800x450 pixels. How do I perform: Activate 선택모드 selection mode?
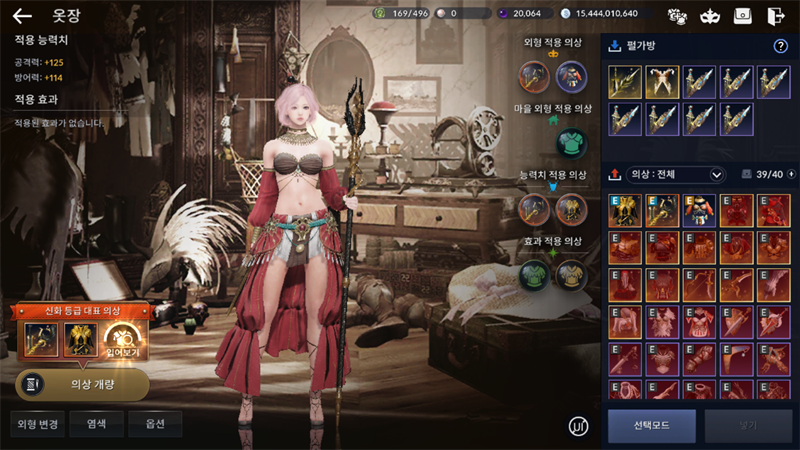(651, 425)
